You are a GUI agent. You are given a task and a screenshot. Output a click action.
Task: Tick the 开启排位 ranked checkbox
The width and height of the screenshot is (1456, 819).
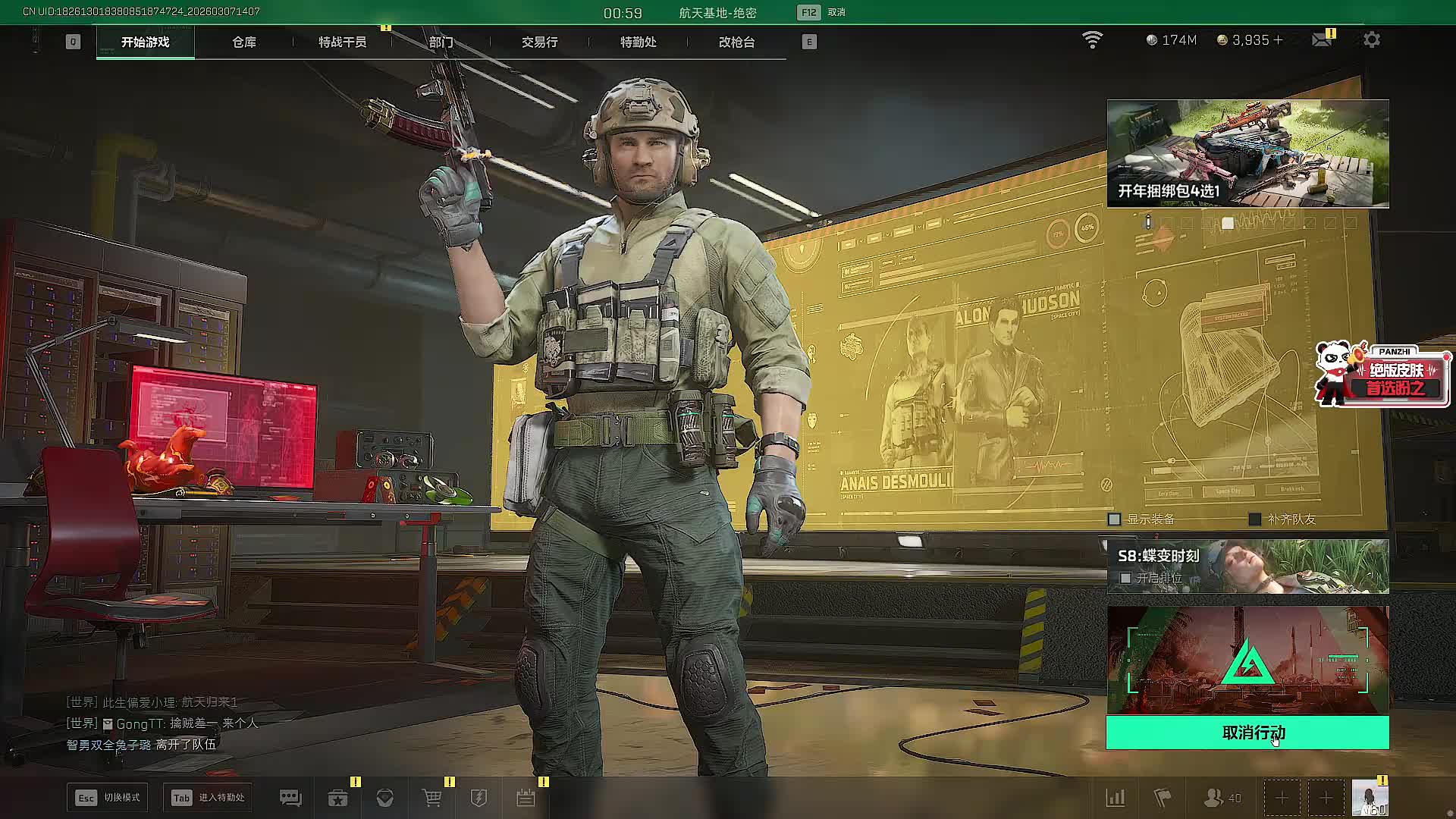click(1126, 579)
